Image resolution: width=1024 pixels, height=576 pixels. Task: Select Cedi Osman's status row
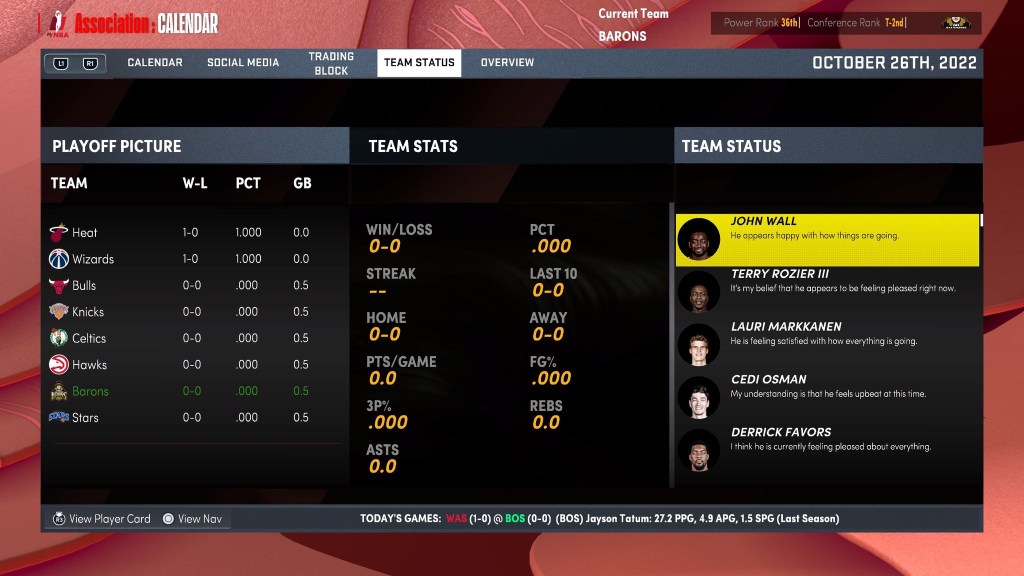pyautogui.click(x=827, y=397)
